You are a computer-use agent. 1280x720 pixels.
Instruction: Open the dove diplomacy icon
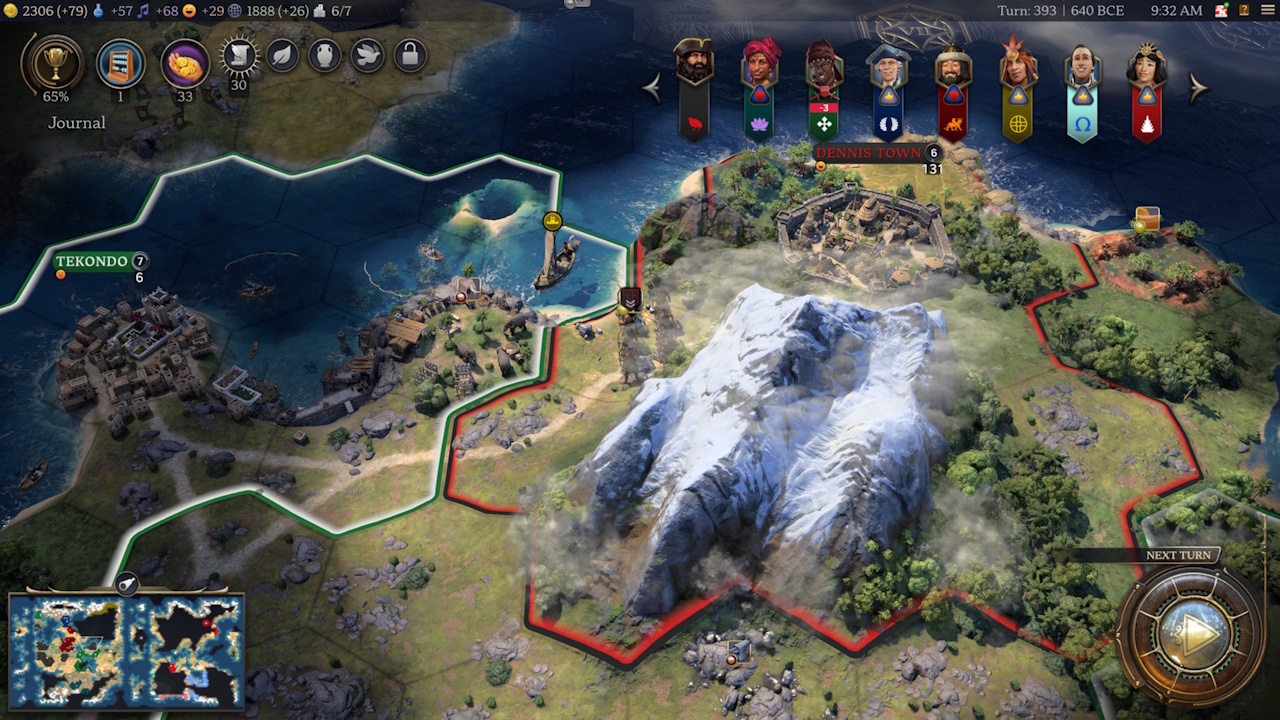(x=368, y=57)
